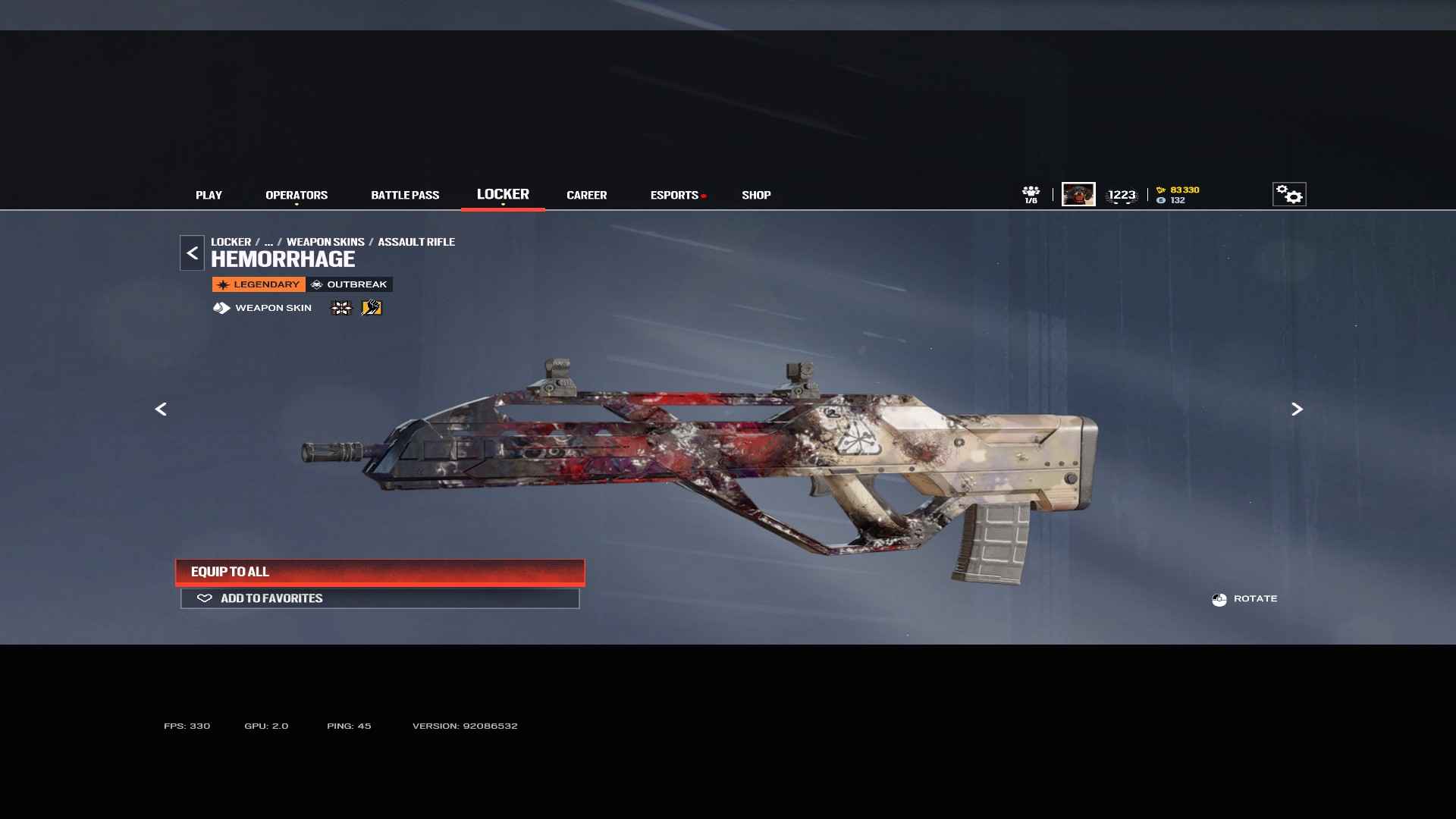Open the Career tab
The height and width of the screenshot is (819, 1456).
[x=586, y=195]
